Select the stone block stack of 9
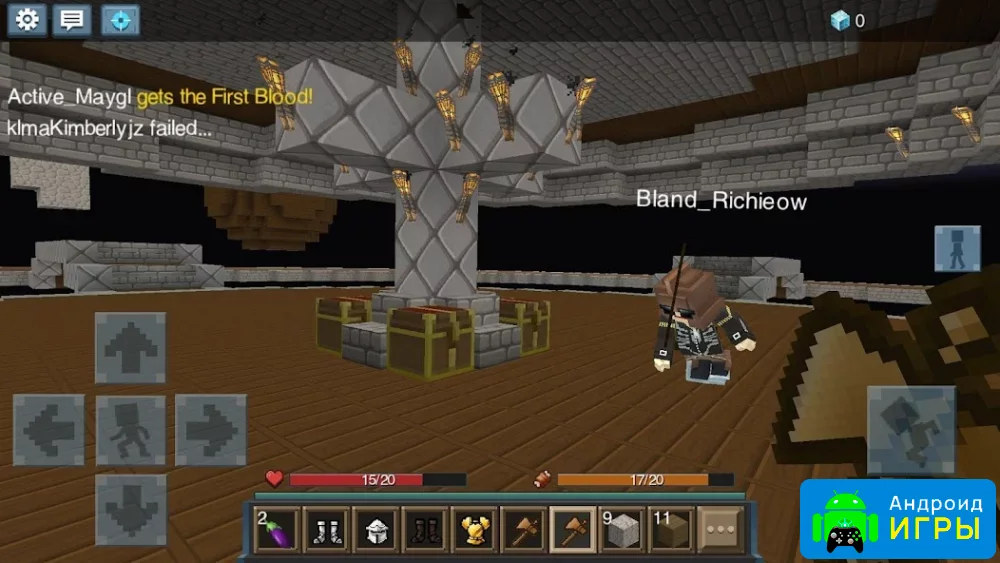 point(622,529)
